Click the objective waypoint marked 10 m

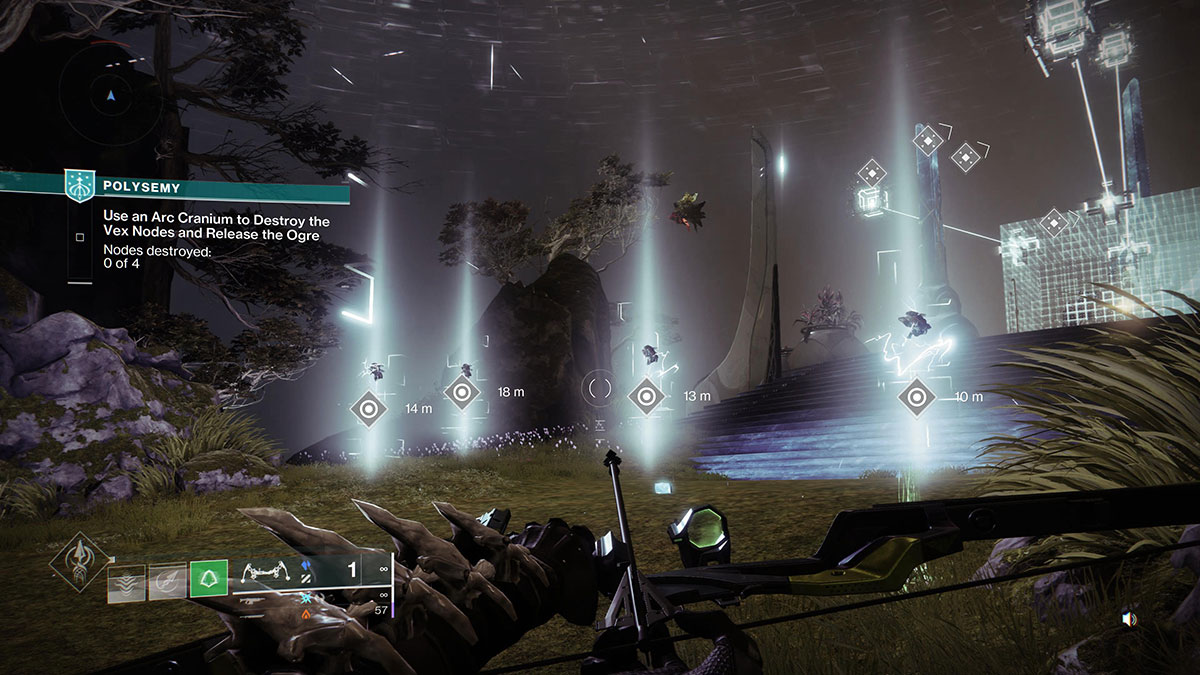point(916,397)
